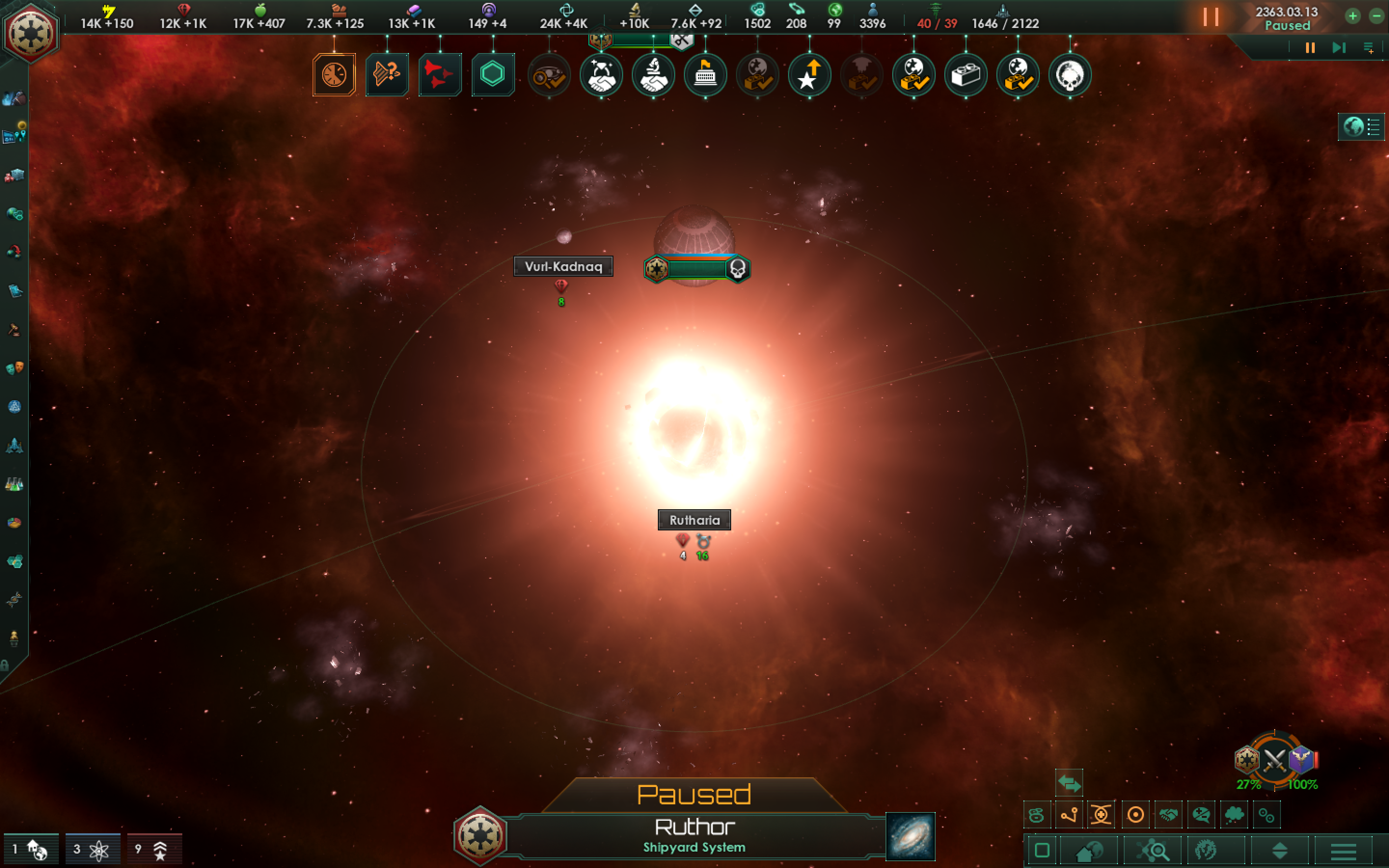Image resolution: width=1389 pixels, height=868 pixels.
Task: Select the Vurl-Kadnaq planet label
Action: tap(563, 266)
